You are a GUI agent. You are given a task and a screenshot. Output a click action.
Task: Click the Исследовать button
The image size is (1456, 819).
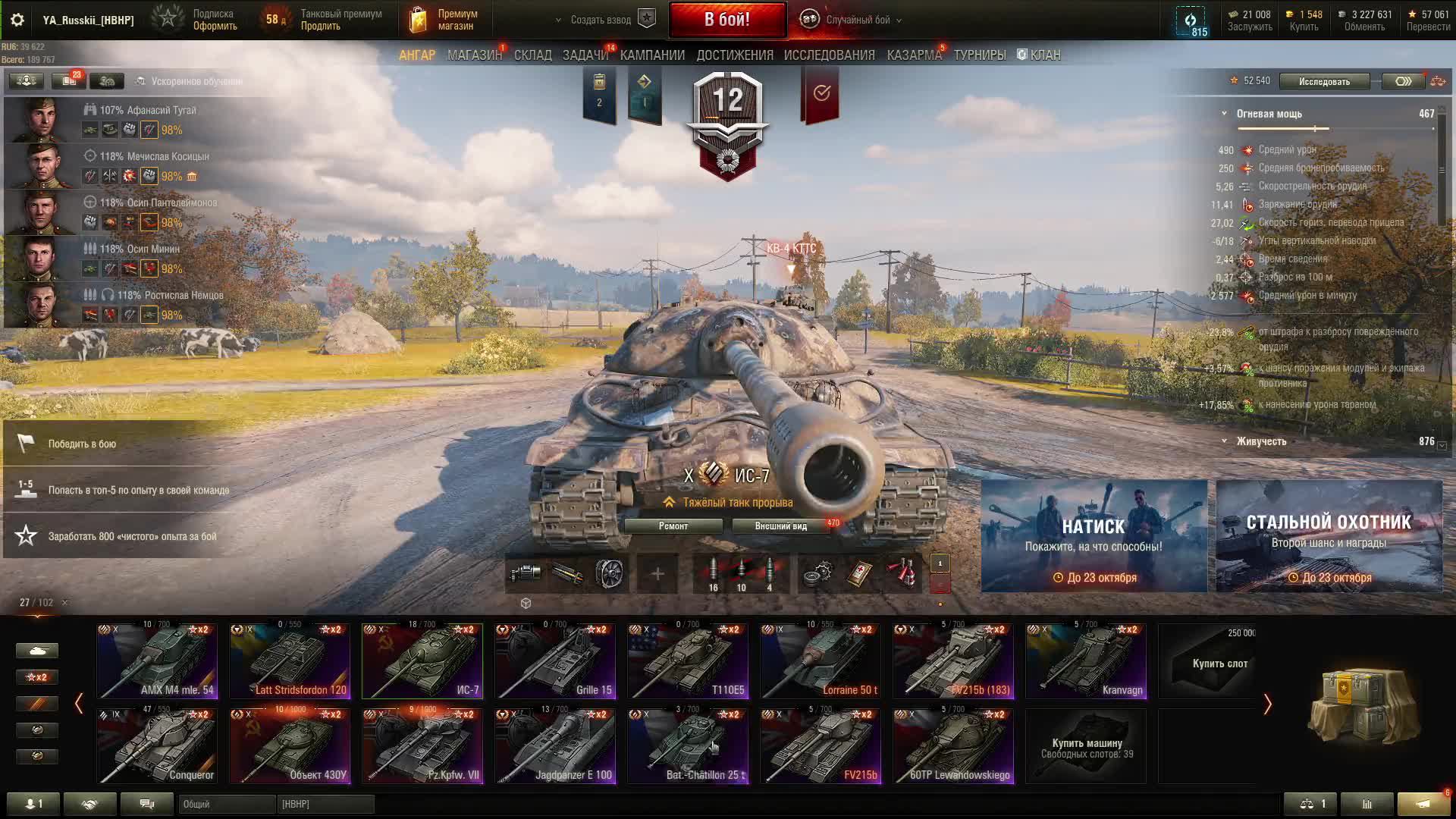tap(1324, 81)
